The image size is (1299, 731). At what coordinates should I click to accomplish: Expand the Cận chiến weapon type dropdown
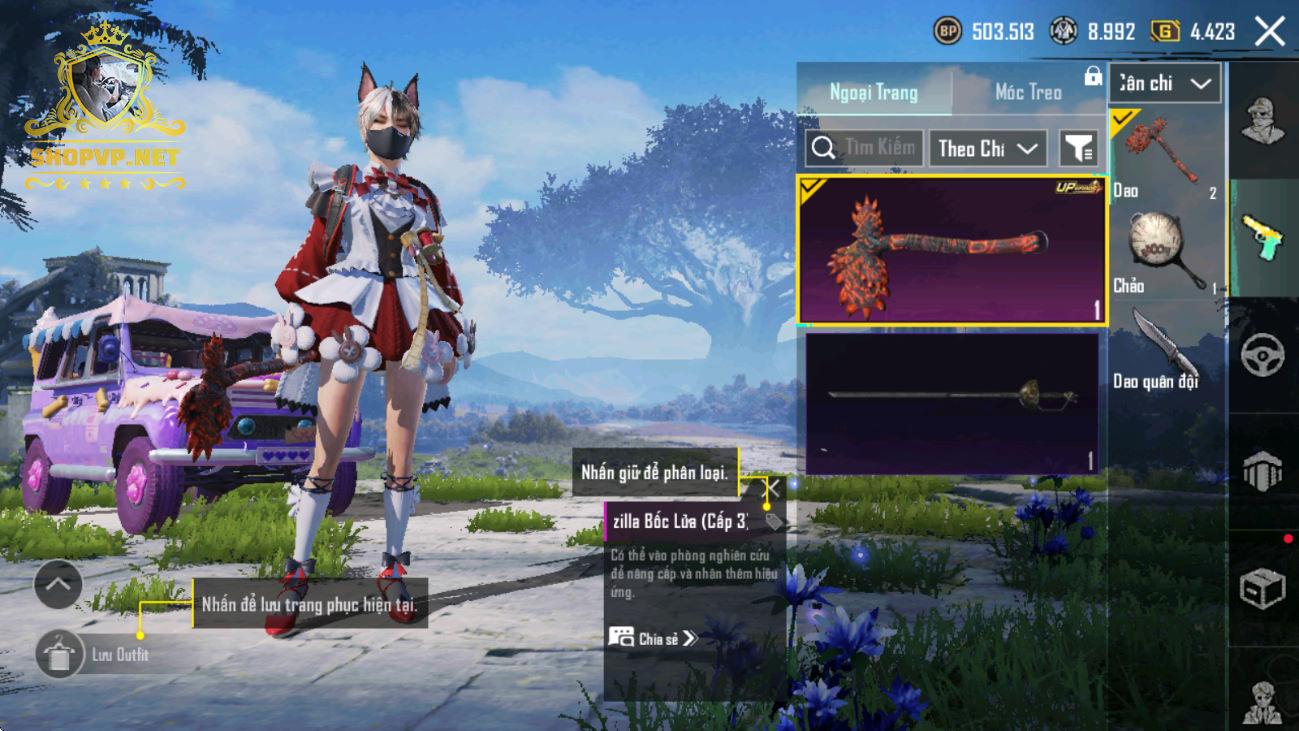coord(1164,84)
